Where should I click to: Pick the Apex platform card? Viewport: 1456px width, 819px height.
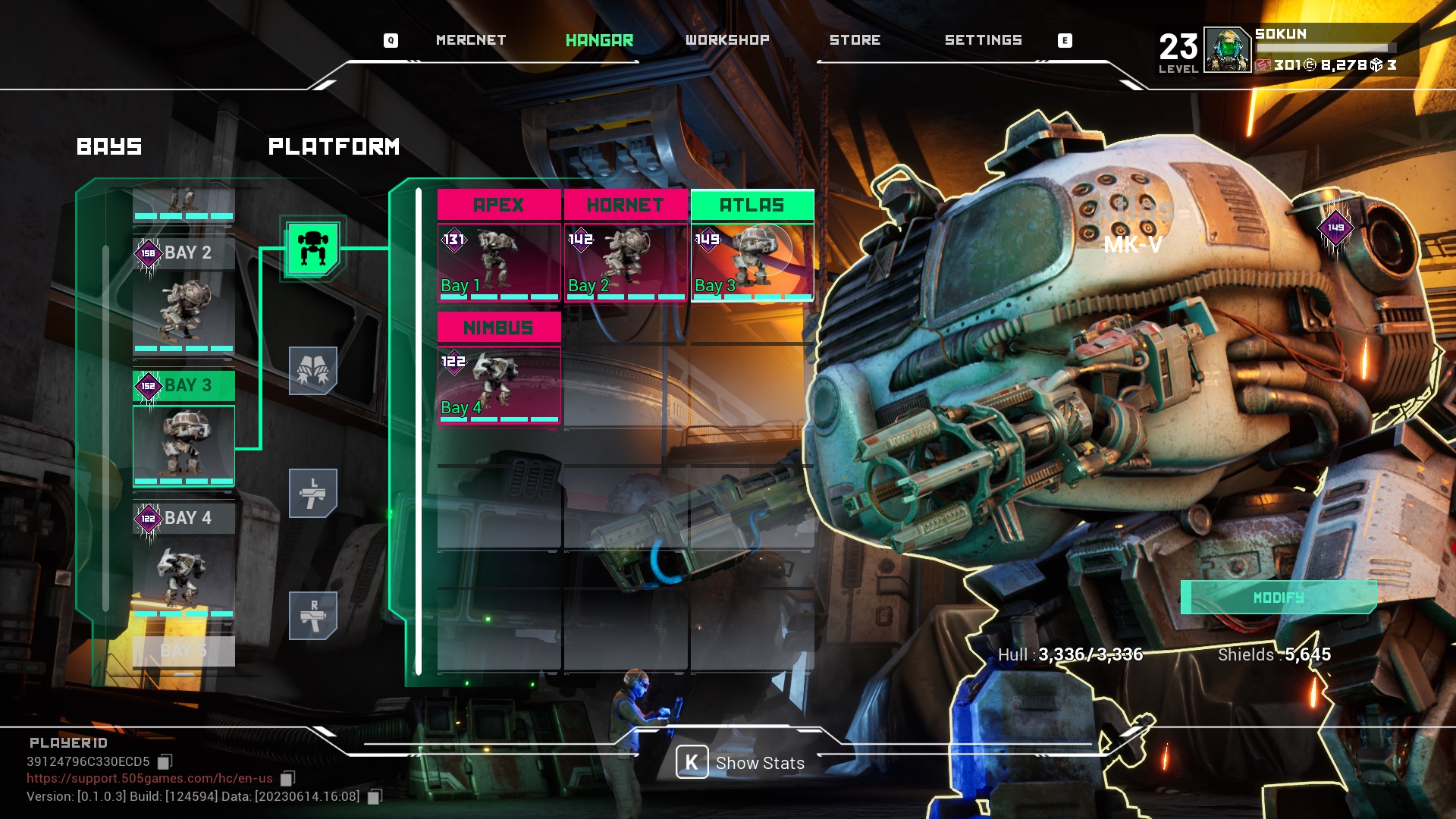pos(499,246)
